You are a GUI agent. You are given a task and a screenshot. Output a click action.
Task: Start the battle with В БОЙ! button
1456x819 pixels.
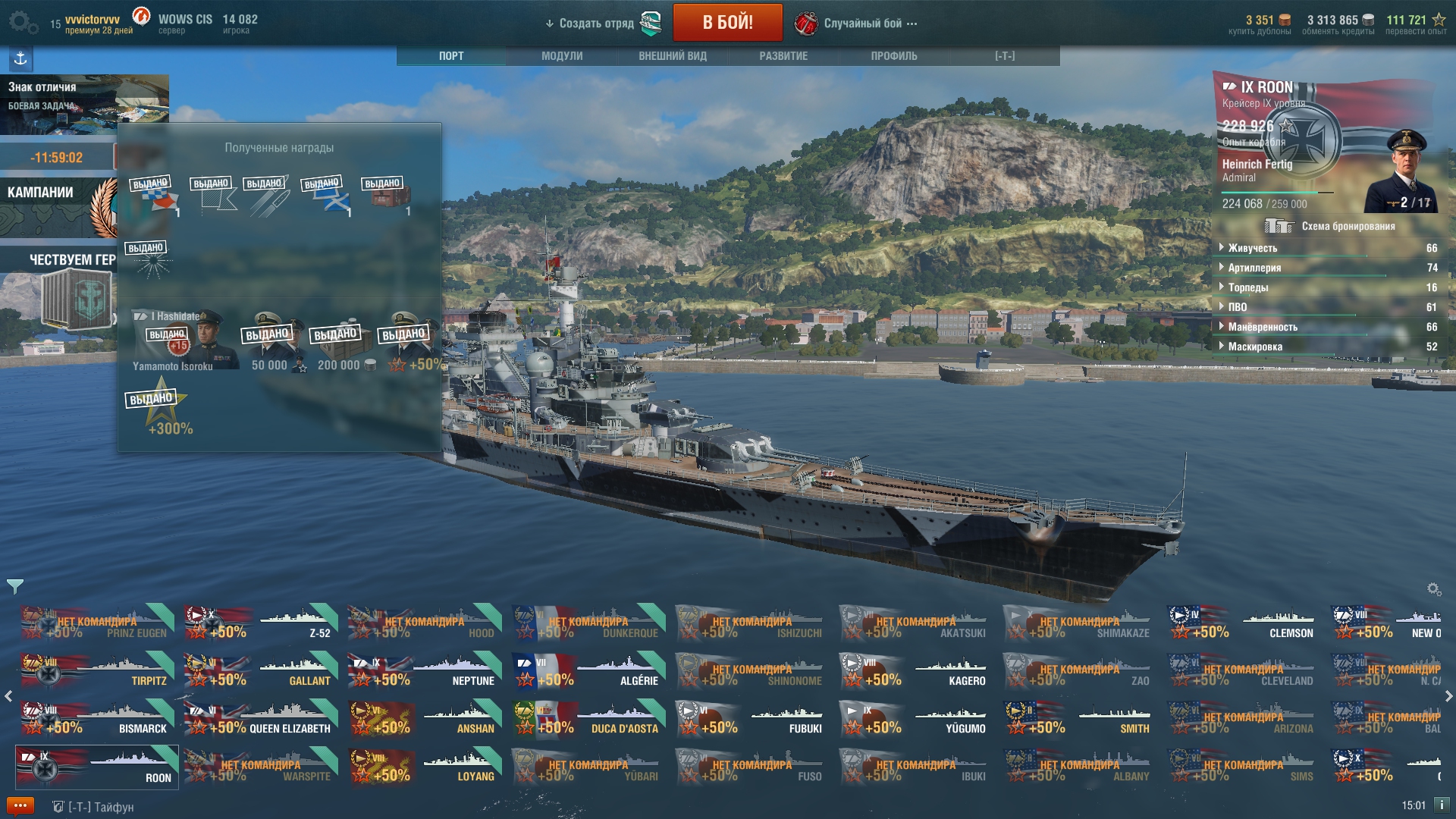727,23
